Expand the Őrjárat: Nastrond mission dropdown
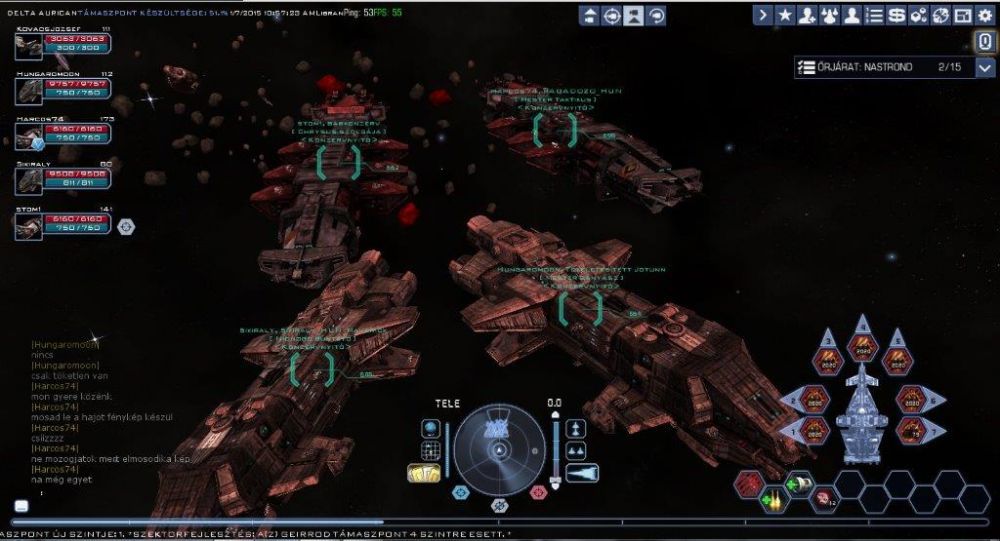This screenshot has height=541, width=1000. [985, 68]
